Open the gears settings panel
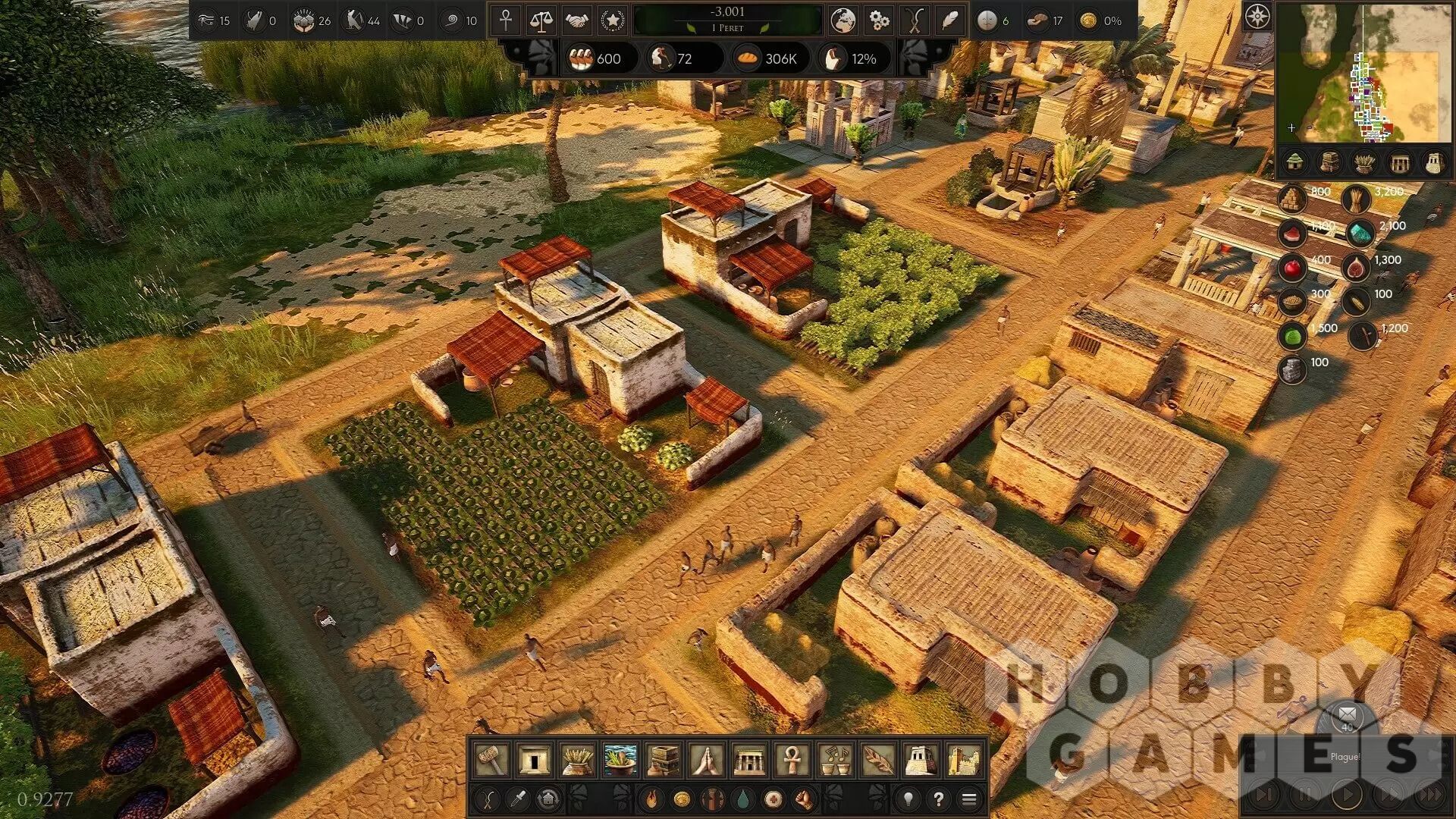 (x=879, y=20)
